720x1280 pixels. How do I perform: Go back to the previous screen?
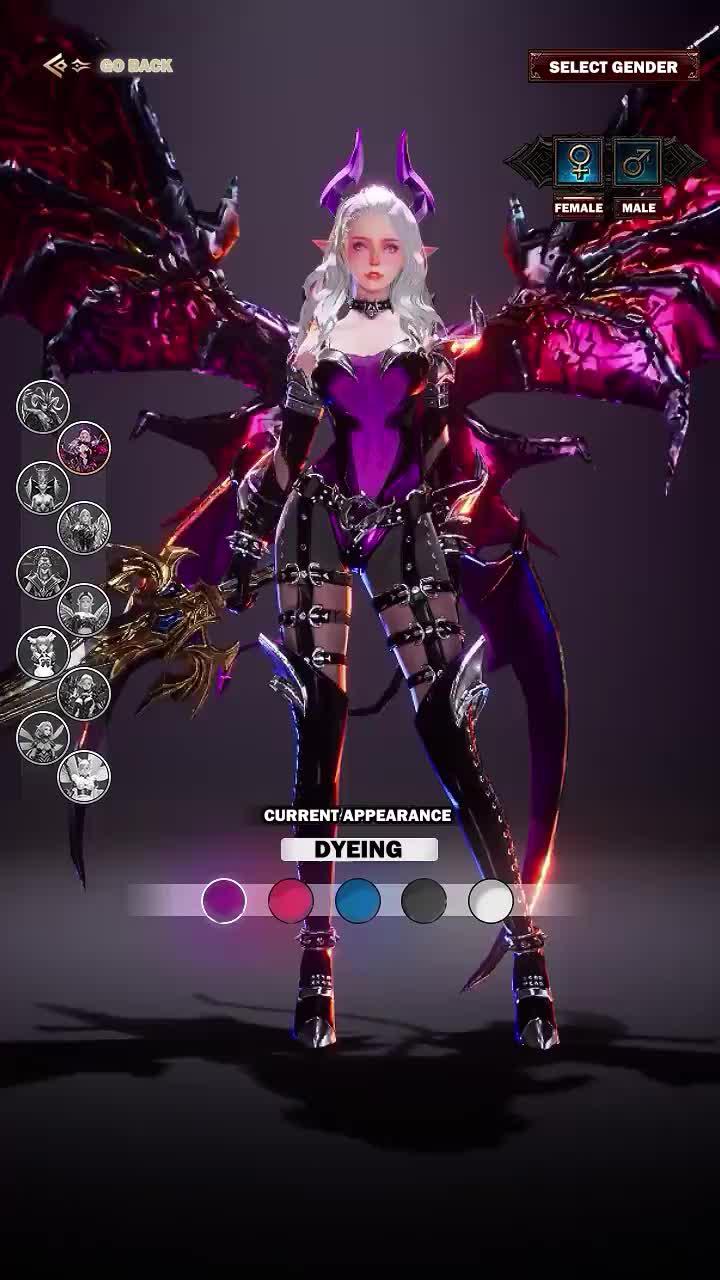tap(110, 66)
